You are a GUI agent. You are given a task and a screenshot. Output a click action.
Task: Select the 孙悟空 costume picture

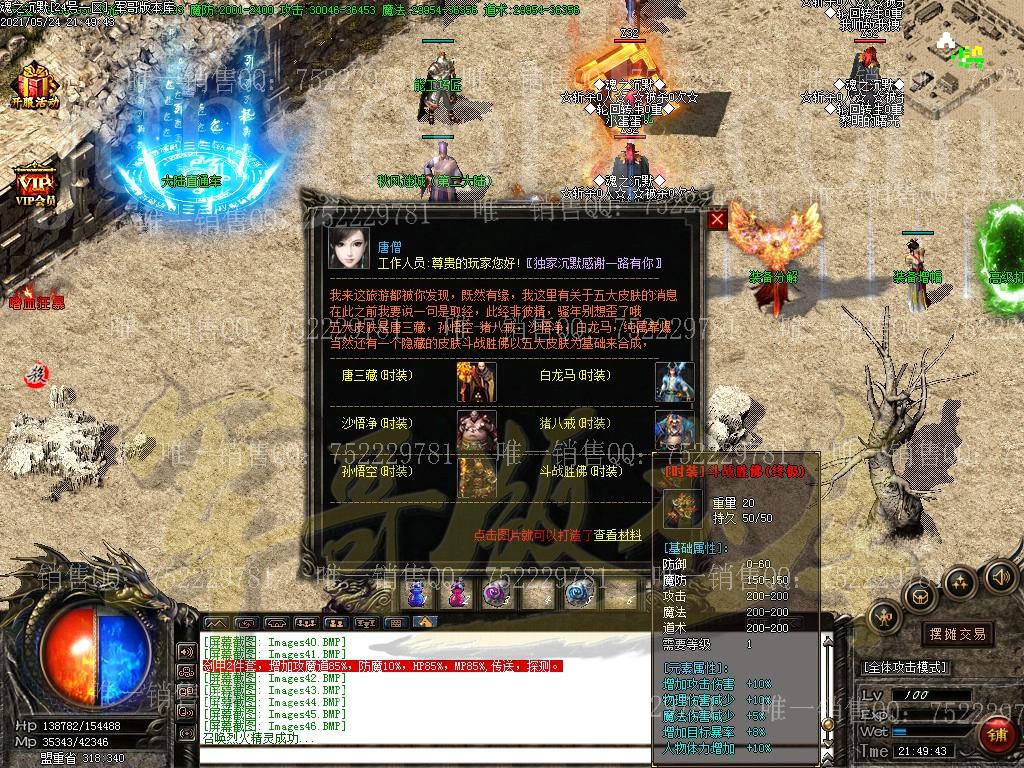pyautogui.click(x=477, y=476)
